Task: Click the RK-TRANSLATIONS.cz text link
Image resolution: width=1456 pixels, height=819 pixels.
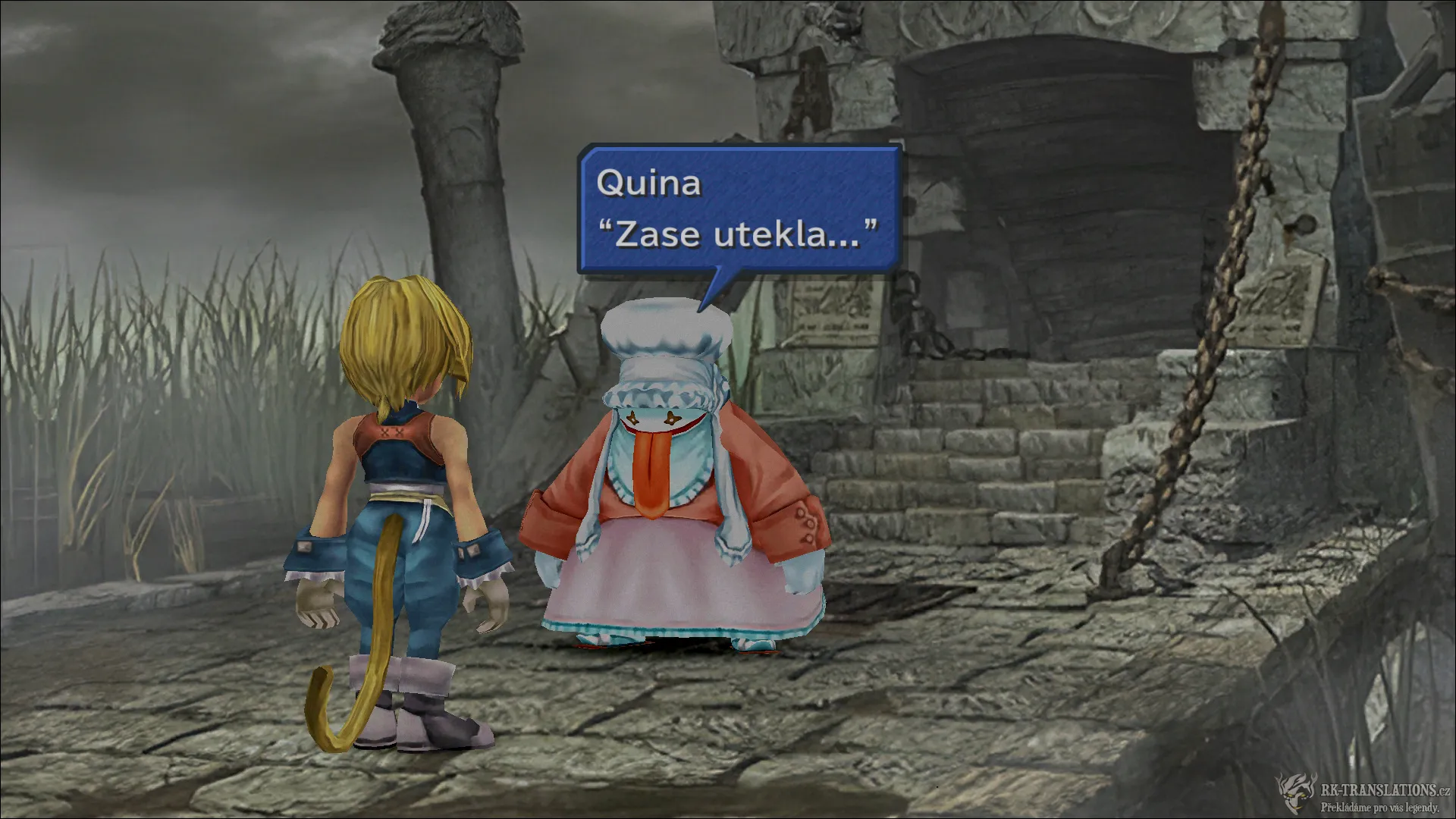Action: point(1385,790)
